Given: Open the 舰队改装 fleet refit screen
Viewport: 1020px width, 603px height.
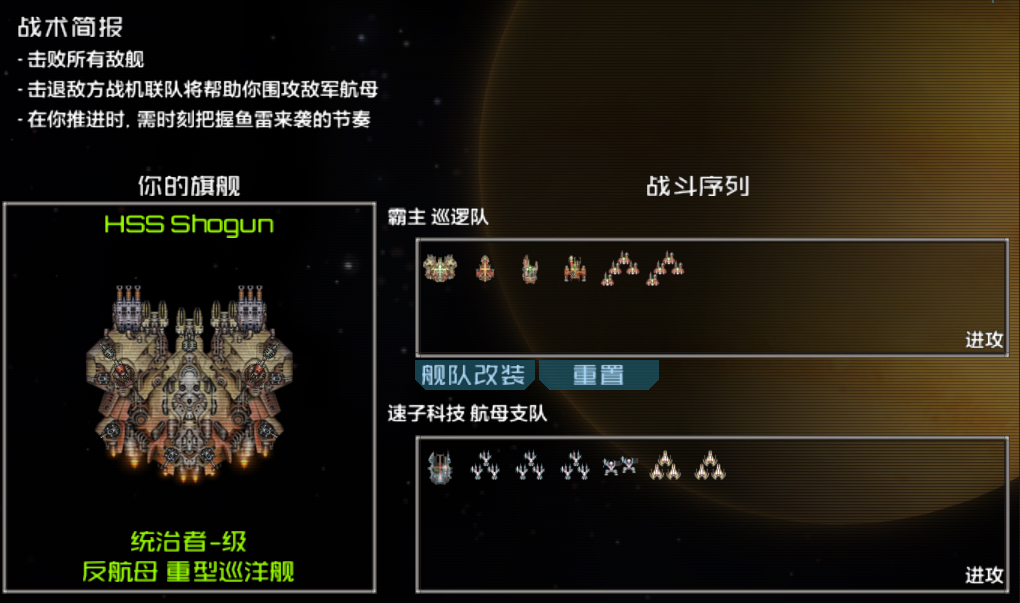Looking at the screenshot, I should 474,375.
